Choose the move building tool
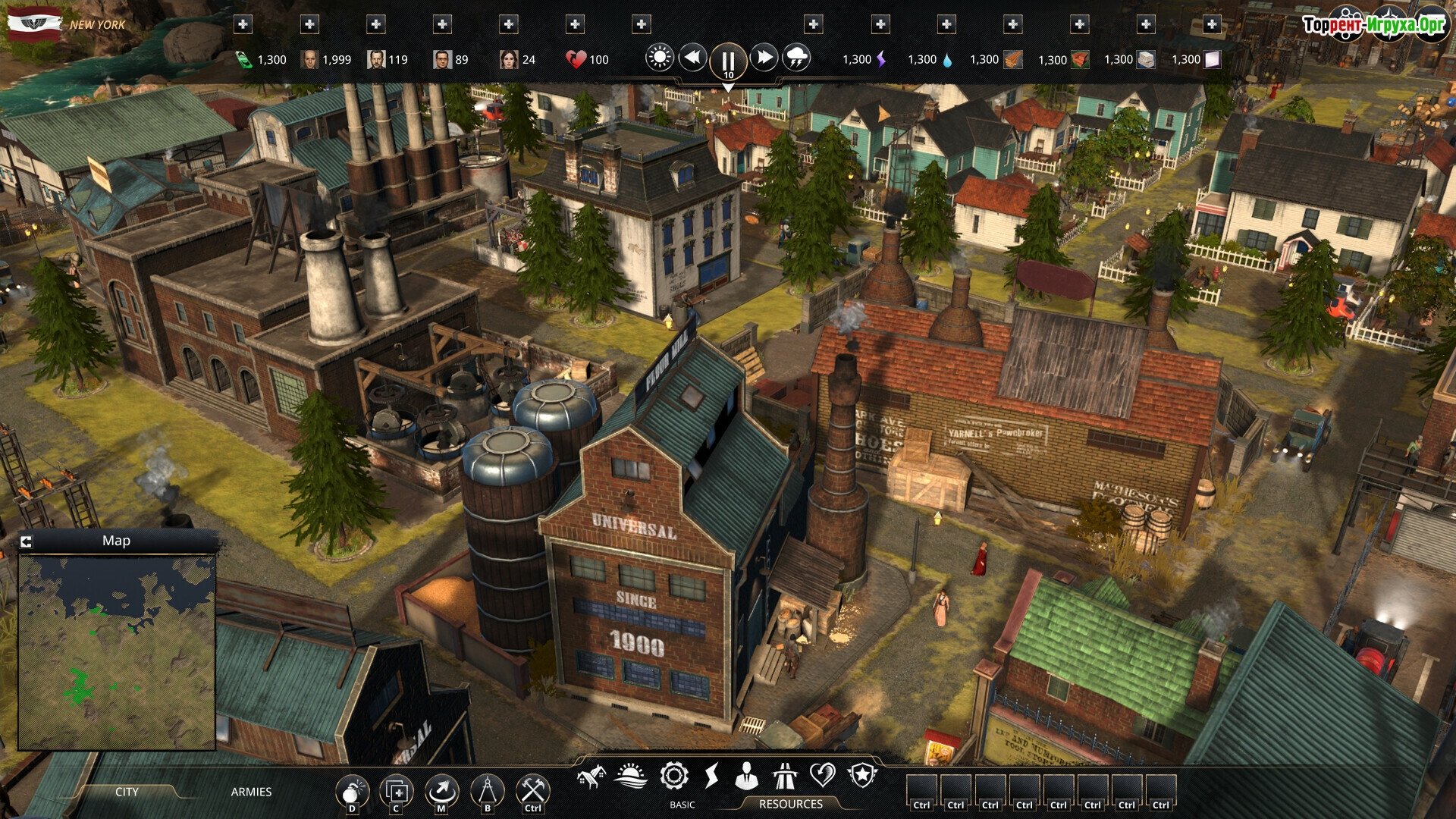 point(441,792)
